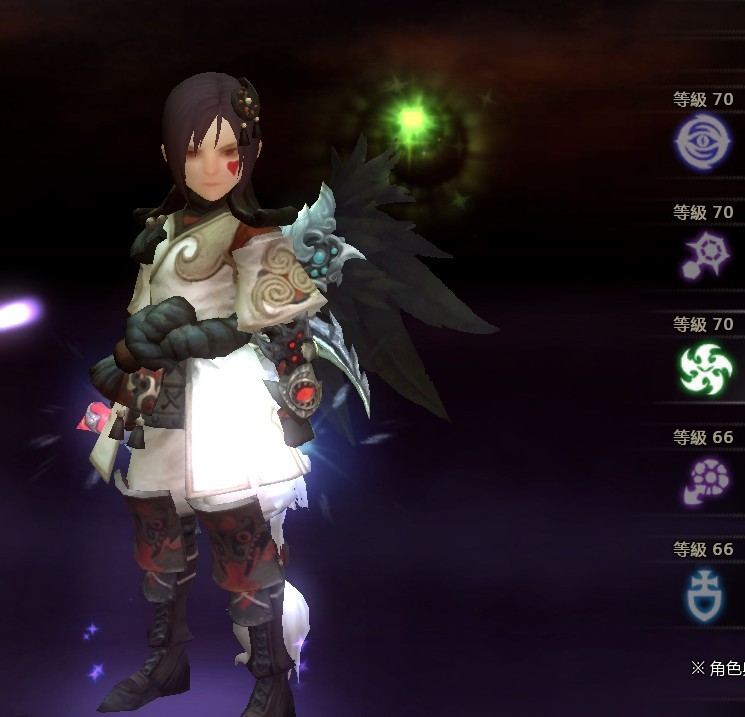The width and height of the screenshot is (745, 717).
Task: Activate the green swirl skill icon
Action: [706, 368]
